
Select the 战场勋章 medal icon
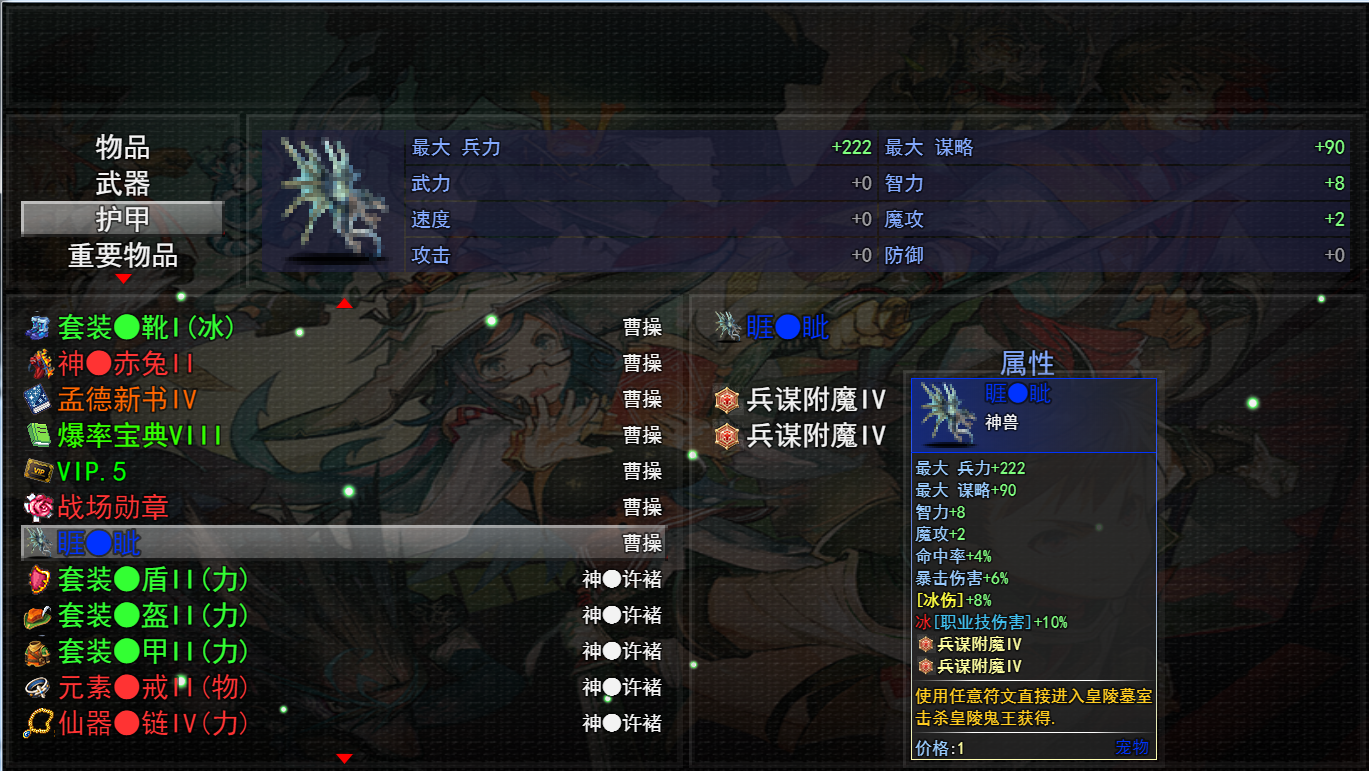35,507
